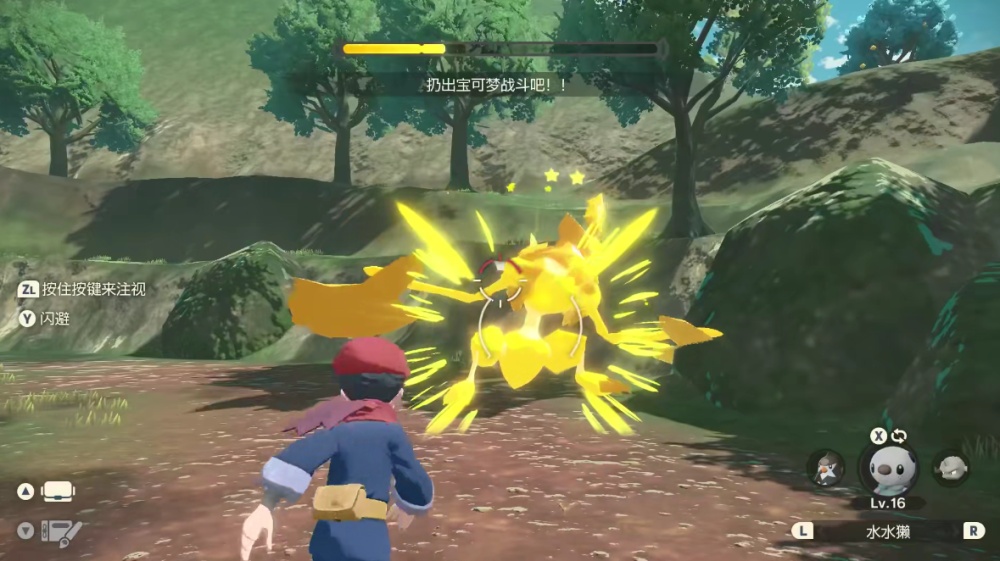Screen dimensions: 1000x561
Task: Select the 水水獭 name bar
Action: (888, 531)
